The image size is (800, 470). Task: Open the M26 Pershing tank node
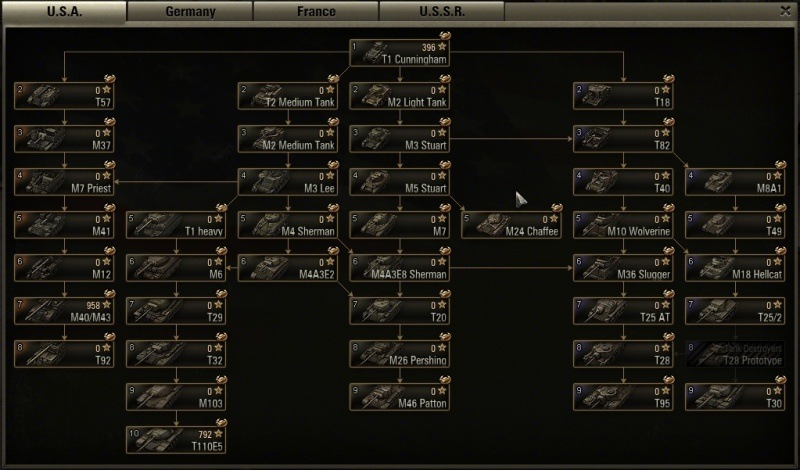399,354
